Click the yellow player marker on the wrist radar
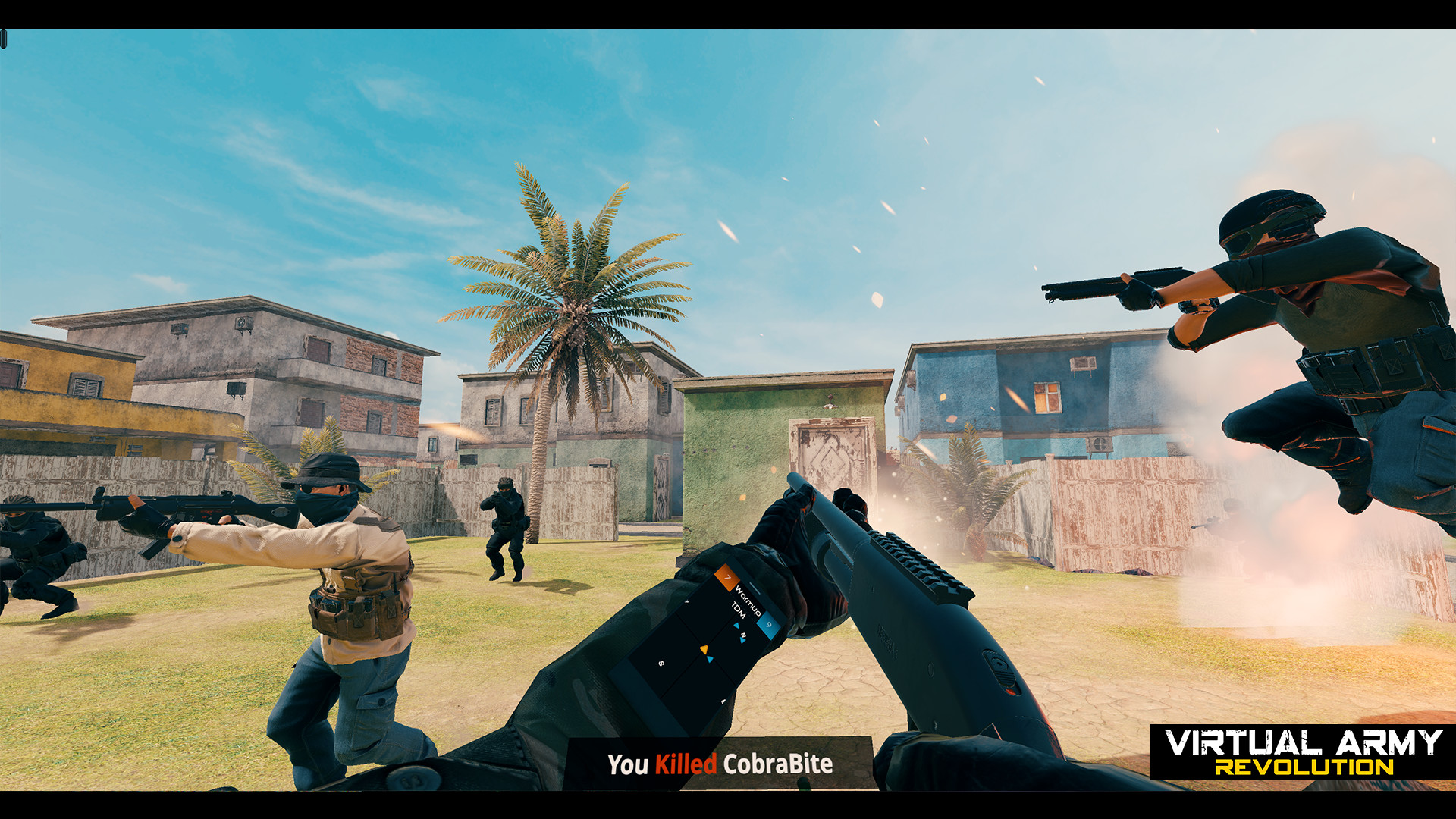 pyautogui.click(x=704, y=649)
